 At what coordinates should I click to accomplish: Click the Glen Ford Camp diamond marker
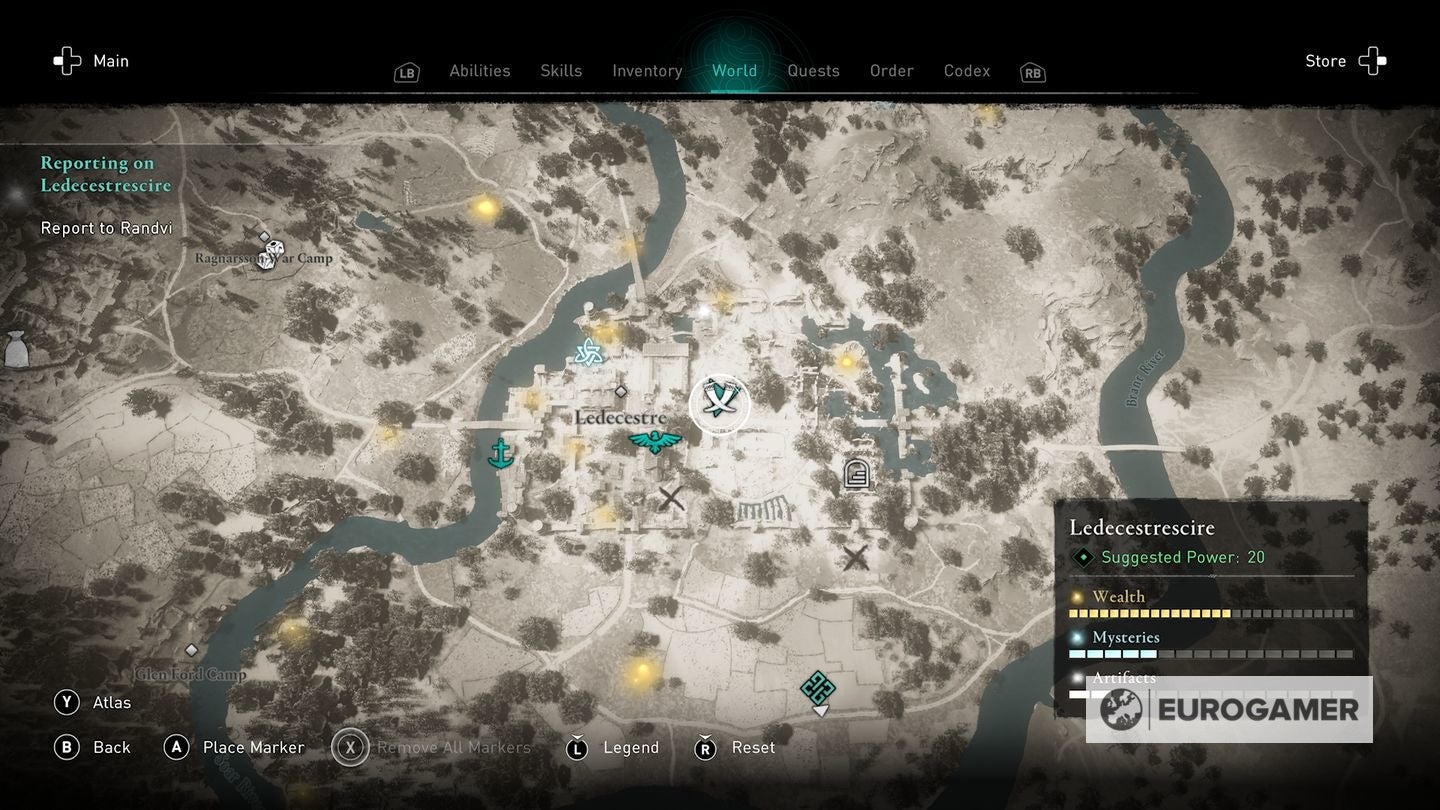(x=193, y=648)
